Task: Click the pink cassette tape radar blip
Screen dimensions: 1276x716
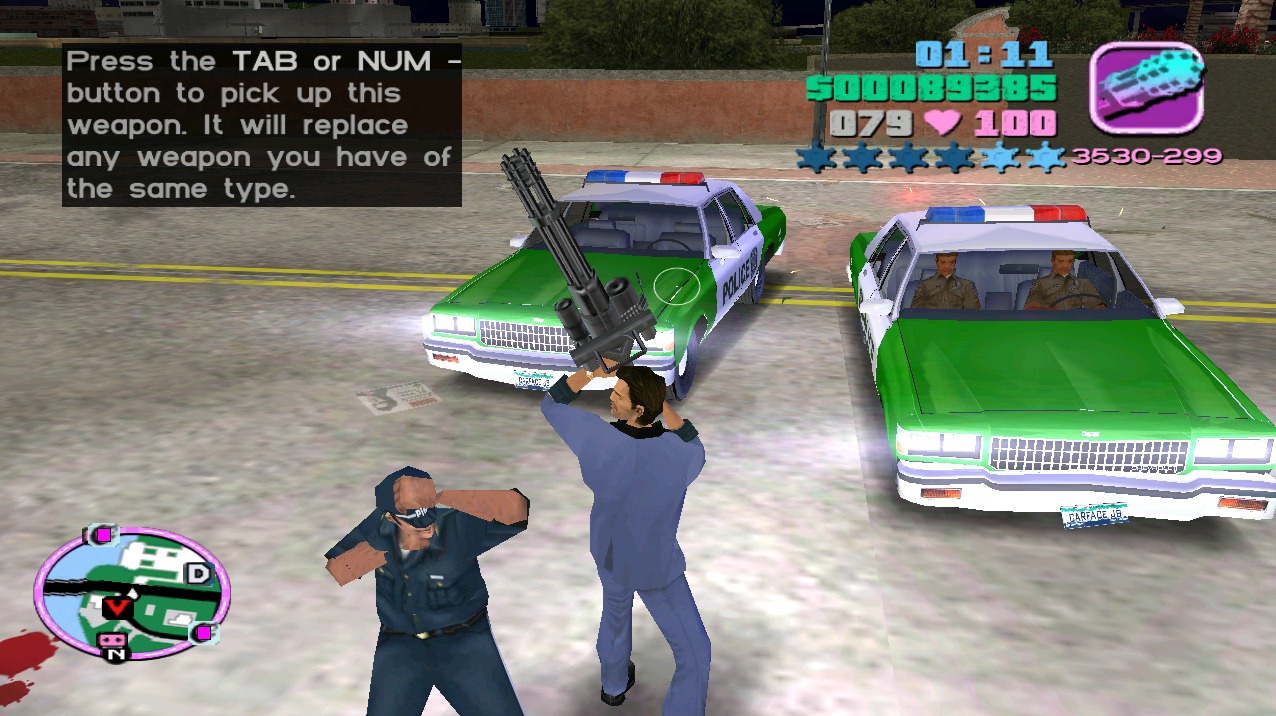Action: [x=110, y=639]
